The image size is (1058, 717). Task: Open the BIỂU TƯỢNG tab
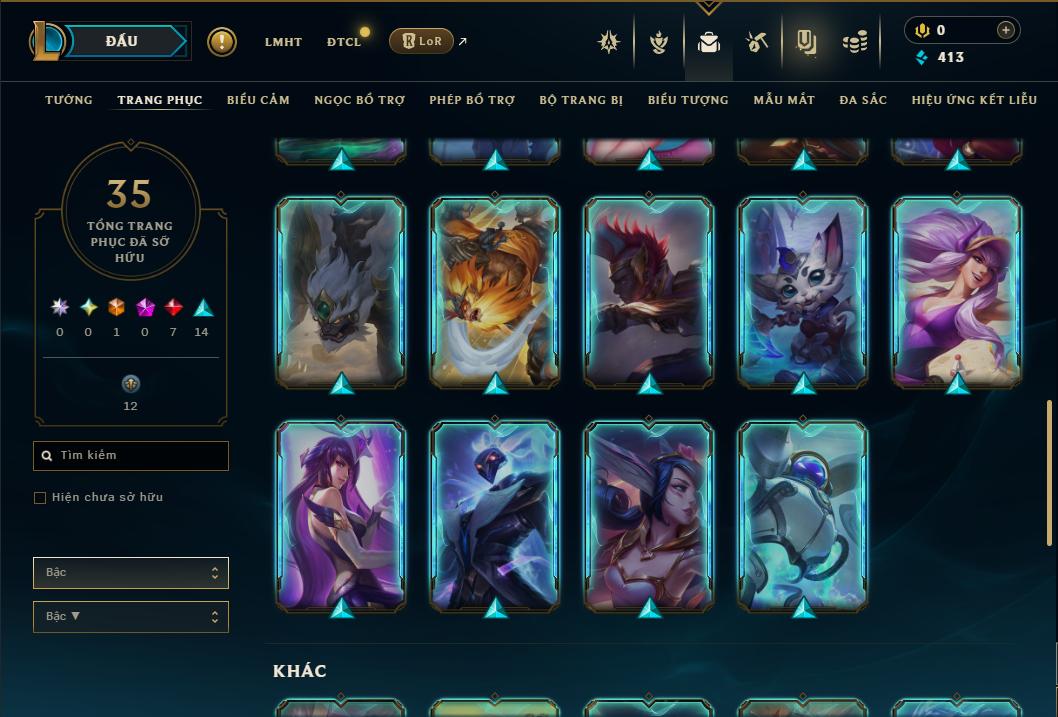[688, 100]
